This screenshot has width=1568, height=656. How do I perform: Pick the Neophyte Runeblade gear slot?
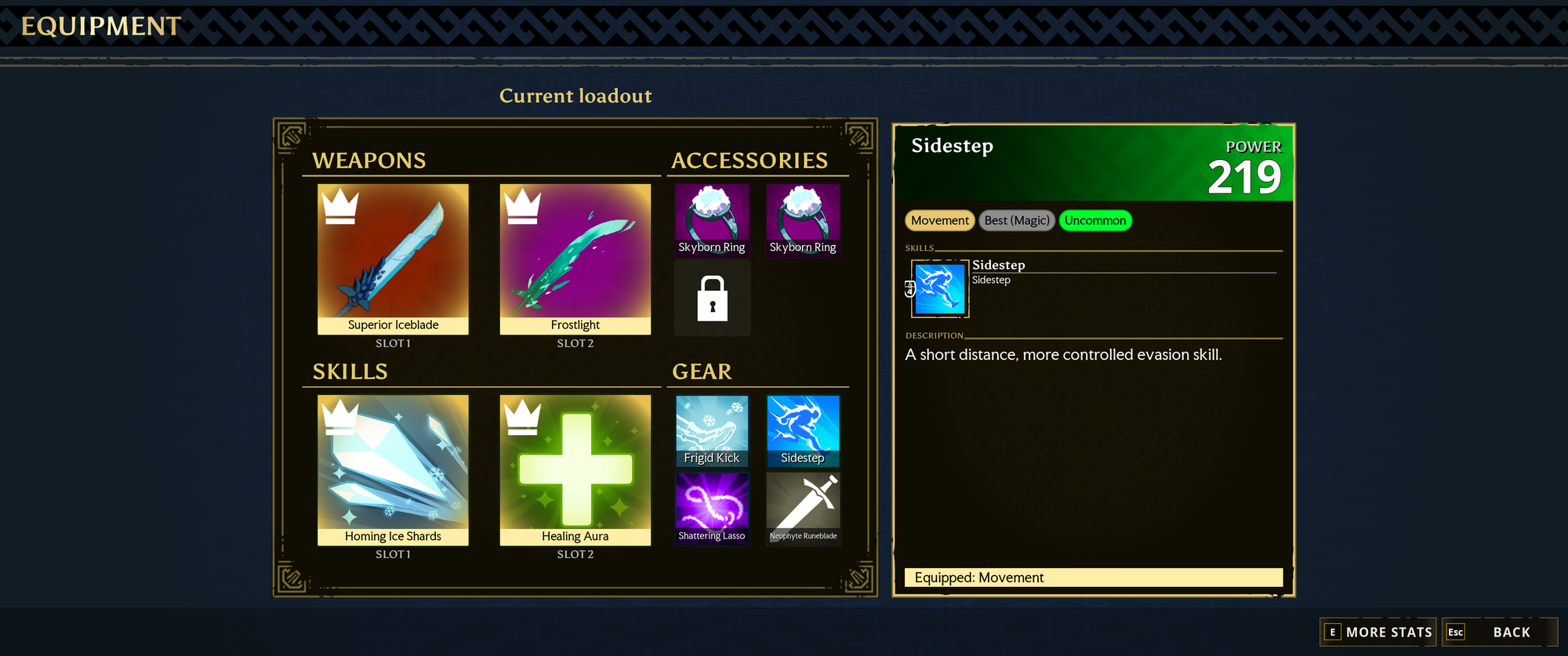point(803,508)
